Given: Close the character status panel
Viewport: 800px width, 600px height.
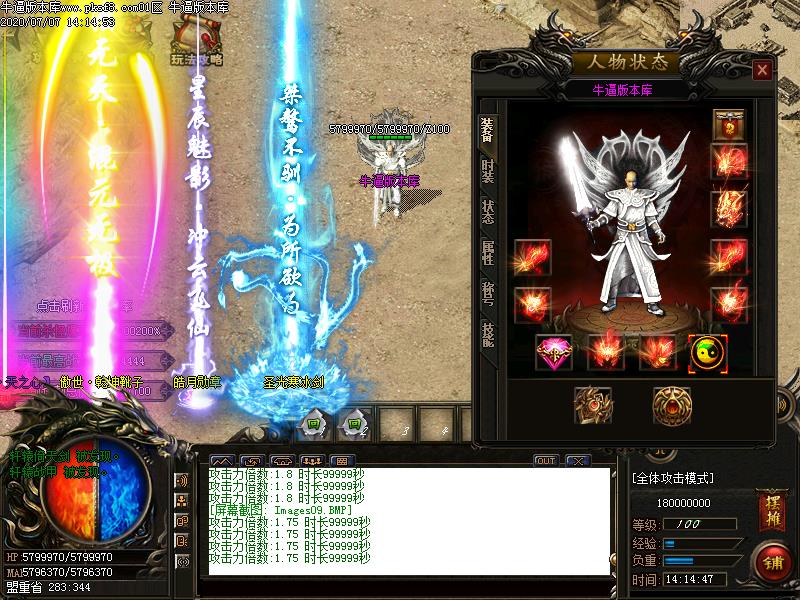Looking at the screenshot, I should (x=762, y=70).
